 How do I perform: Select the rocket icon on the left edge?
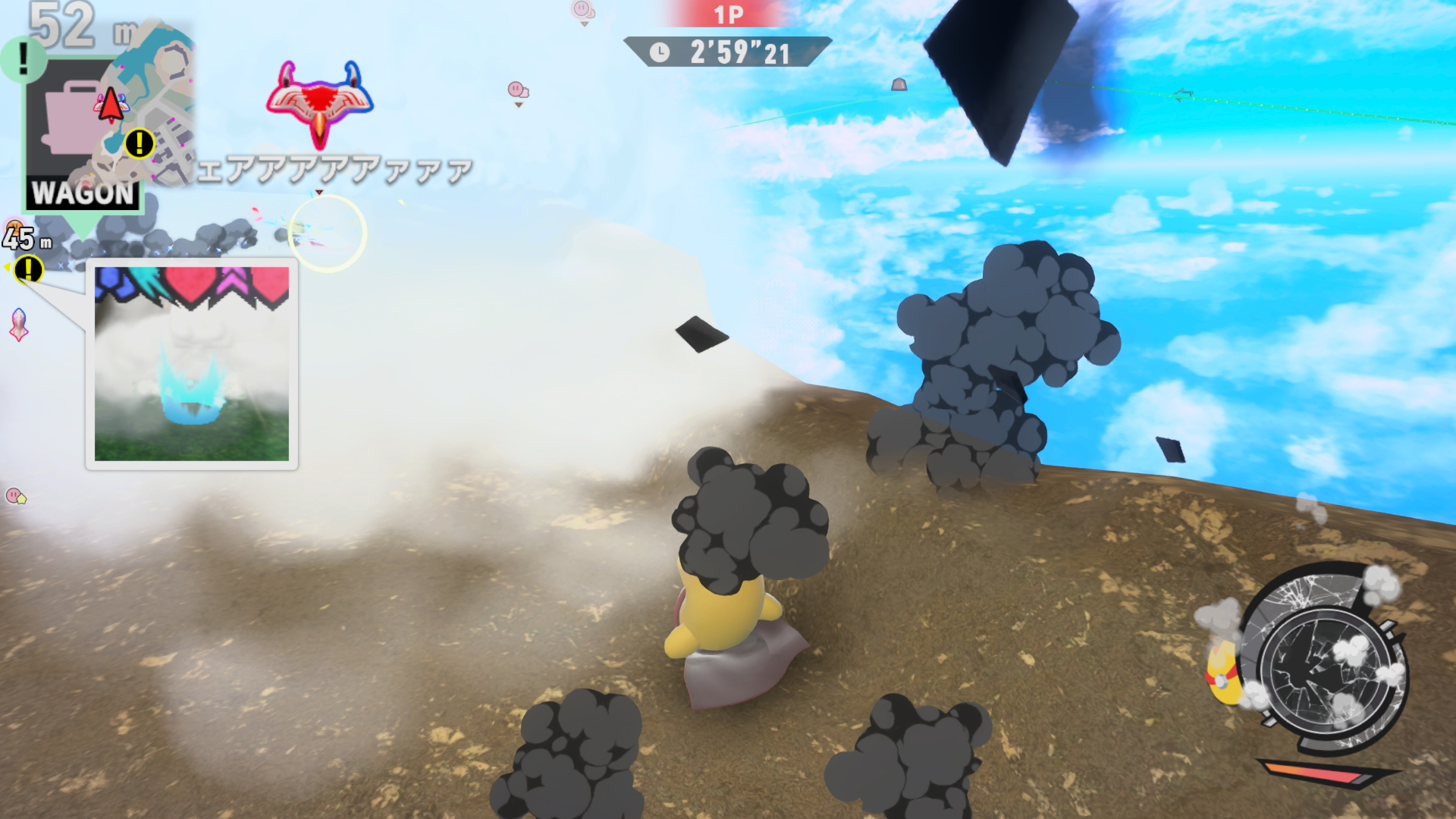tap(19, 325)
